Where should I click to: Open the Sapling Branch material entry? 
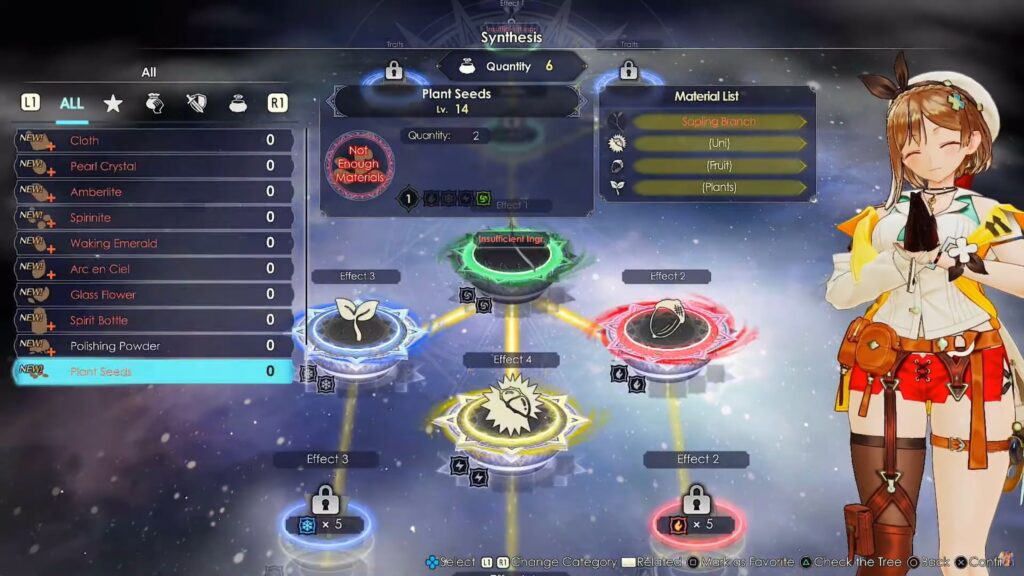coord(718,122)
